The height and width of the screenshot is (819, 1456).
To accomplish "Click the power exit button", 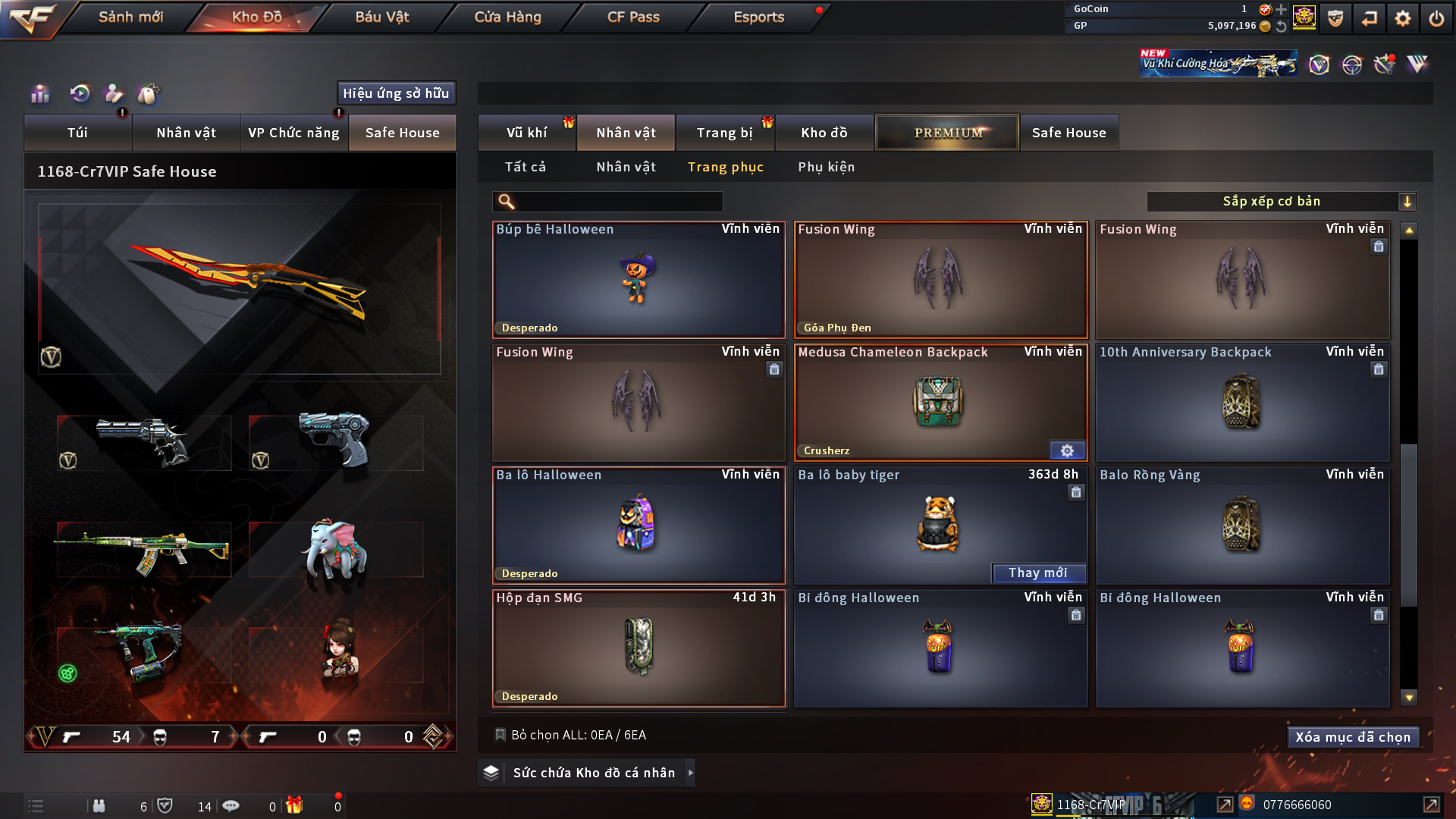I will pos(1436,18).
